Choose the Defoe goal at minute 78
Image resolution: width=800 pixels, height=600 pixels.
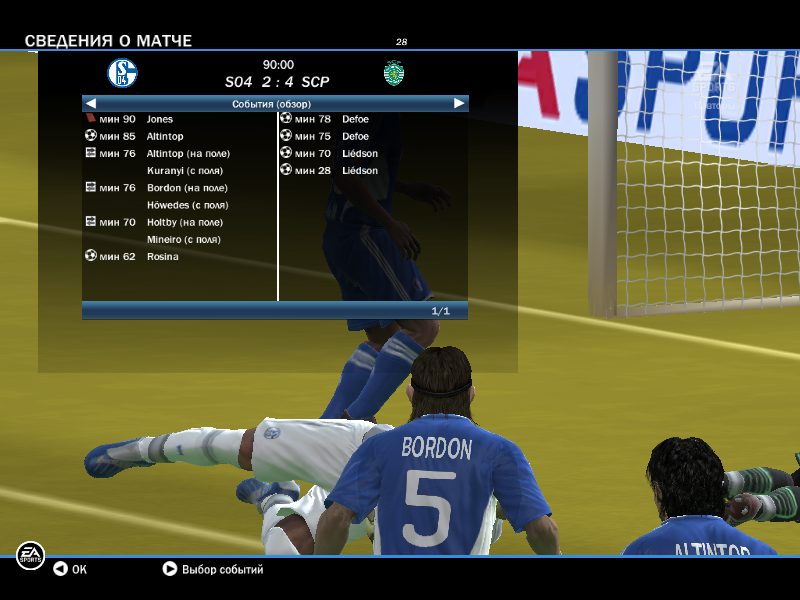355,119
